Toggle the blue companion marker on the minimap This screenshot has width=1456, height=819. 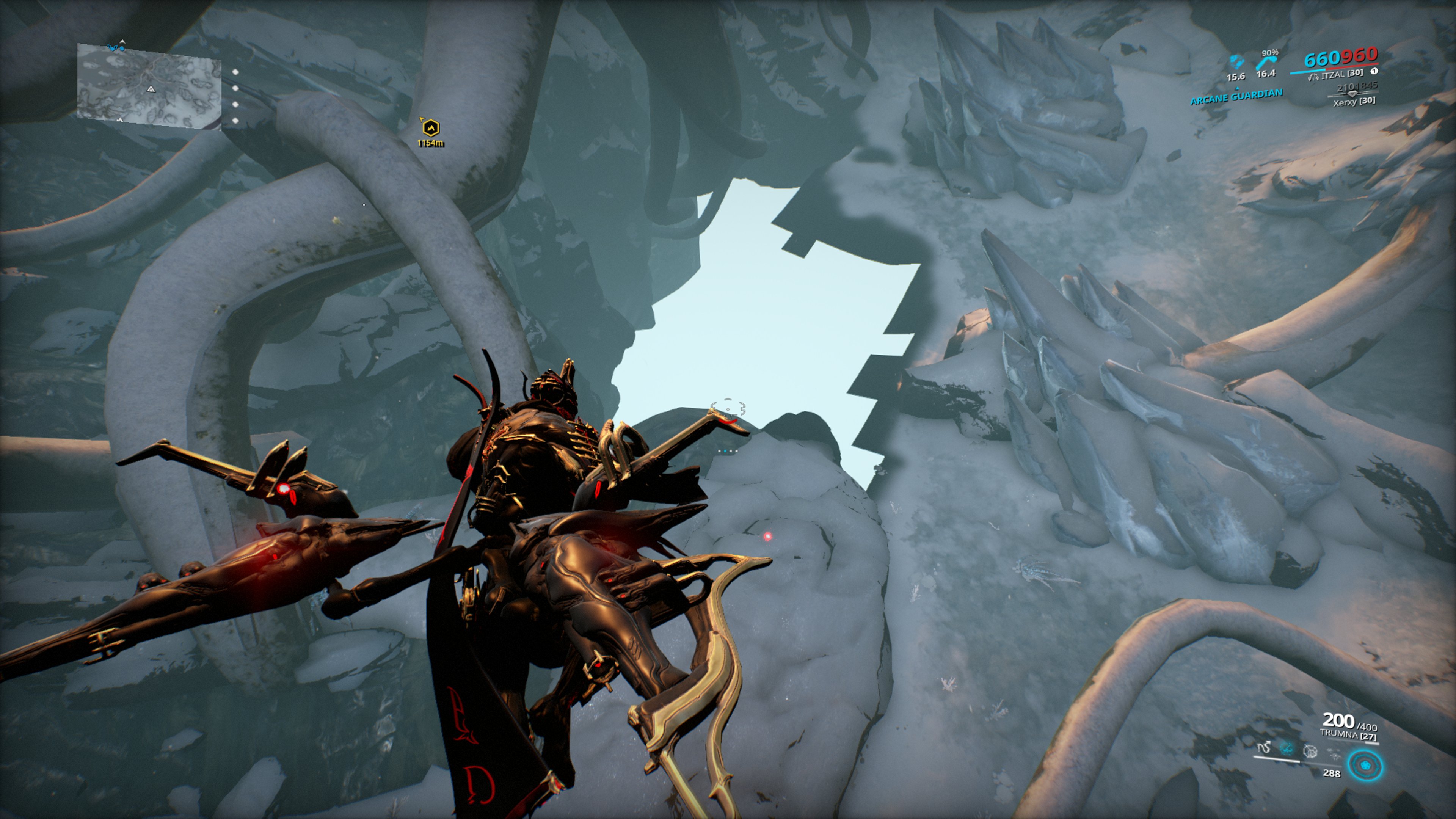point(122,49)
